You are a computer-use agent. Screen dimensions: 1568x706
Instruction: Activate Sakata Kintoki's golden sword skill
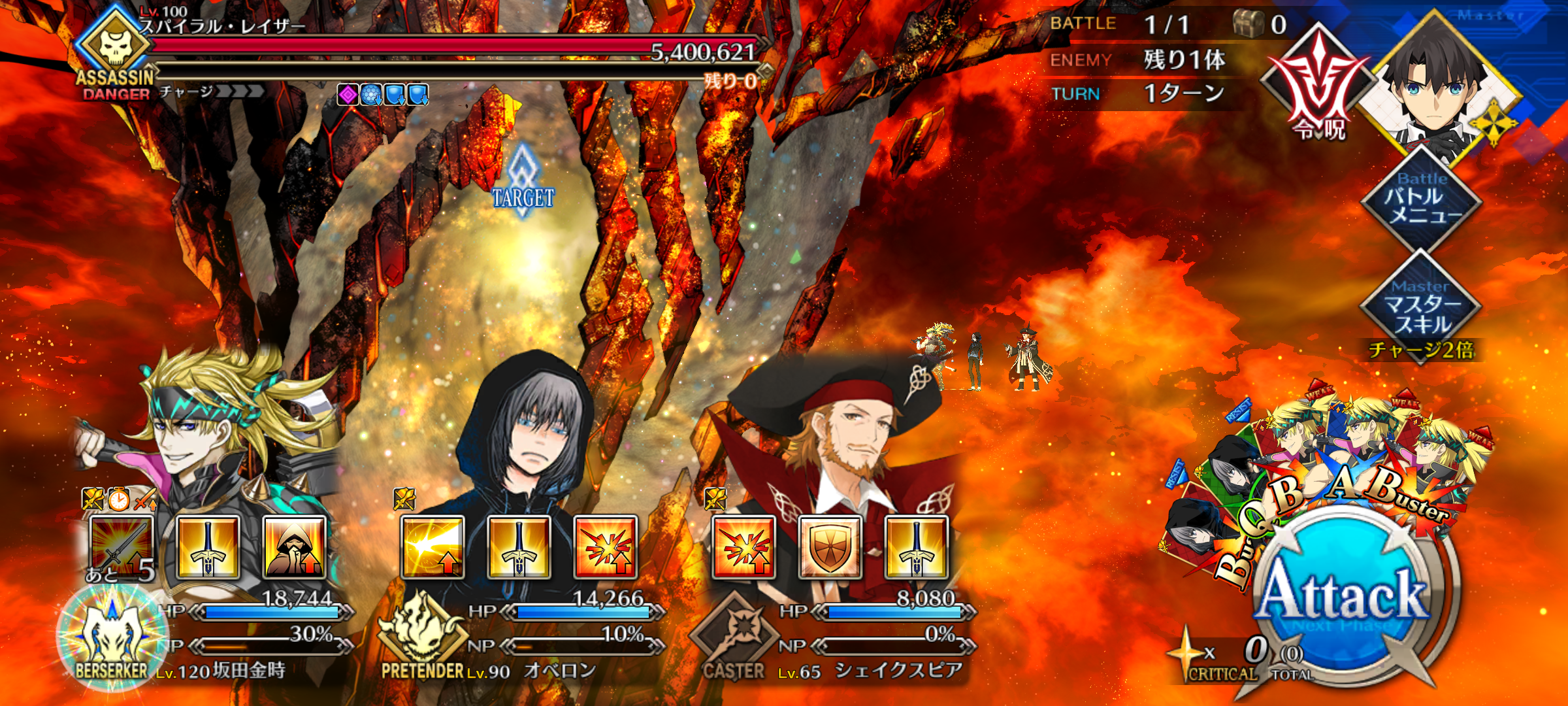208,547
